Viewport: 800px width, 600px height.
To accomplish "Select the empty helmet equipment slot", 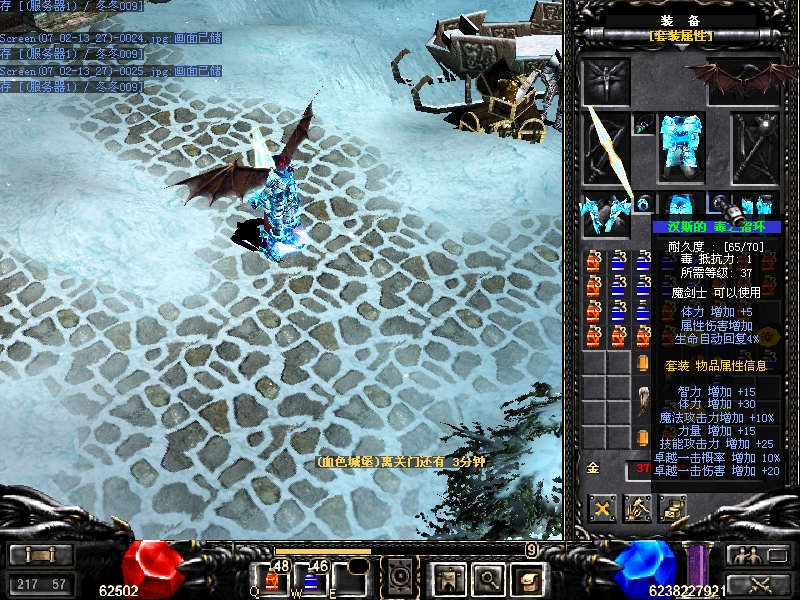I will 606,80.
